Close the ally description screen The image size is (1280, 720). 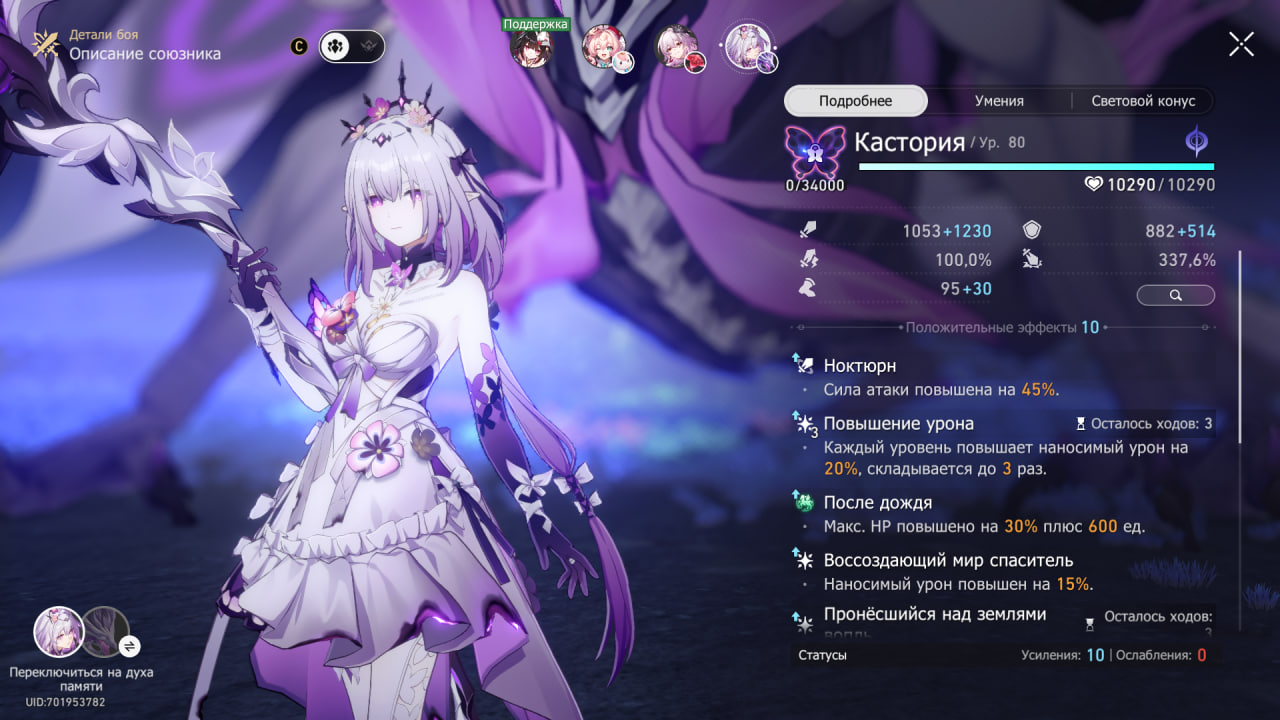click(x=1241, y=44)
